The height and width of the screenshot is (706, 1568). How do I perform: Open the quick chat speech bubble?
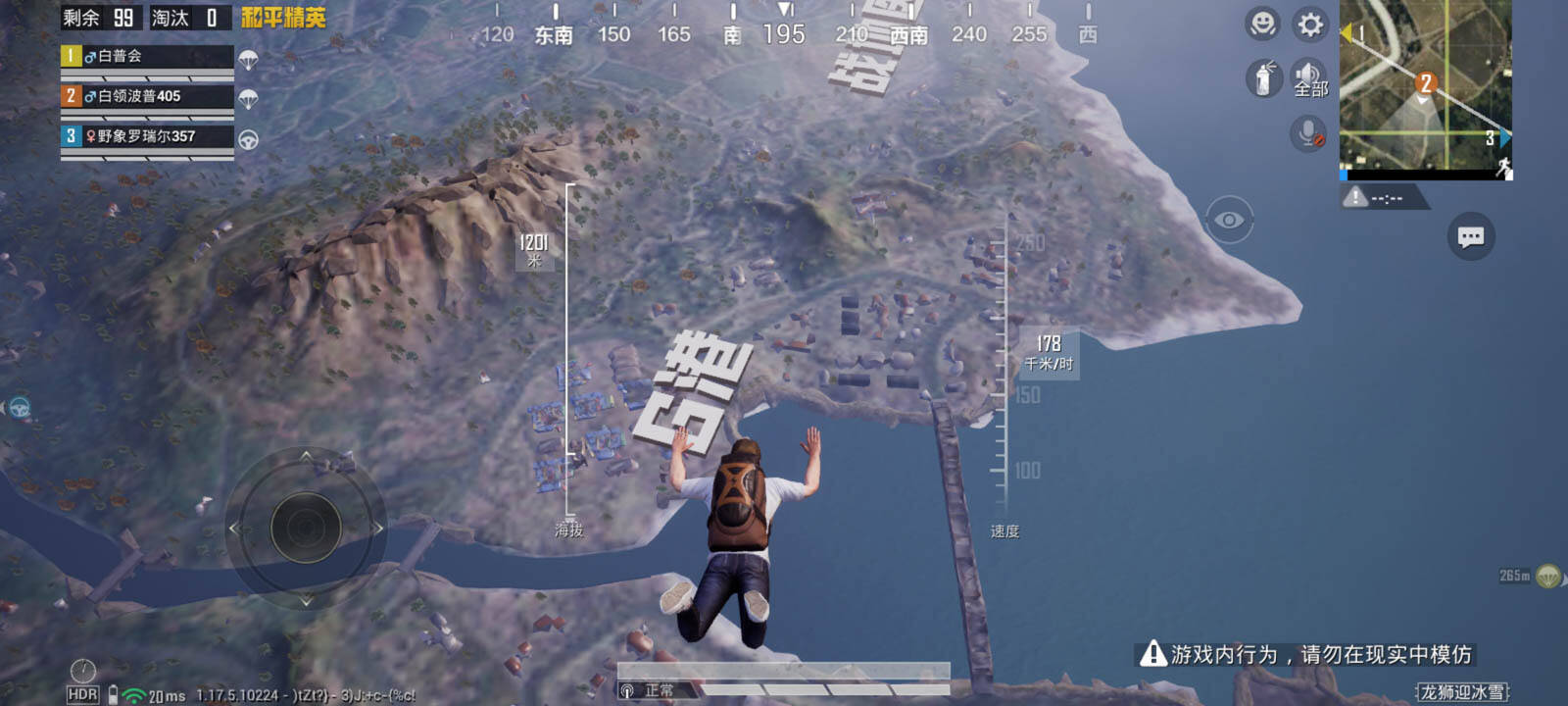[1470, 236]
